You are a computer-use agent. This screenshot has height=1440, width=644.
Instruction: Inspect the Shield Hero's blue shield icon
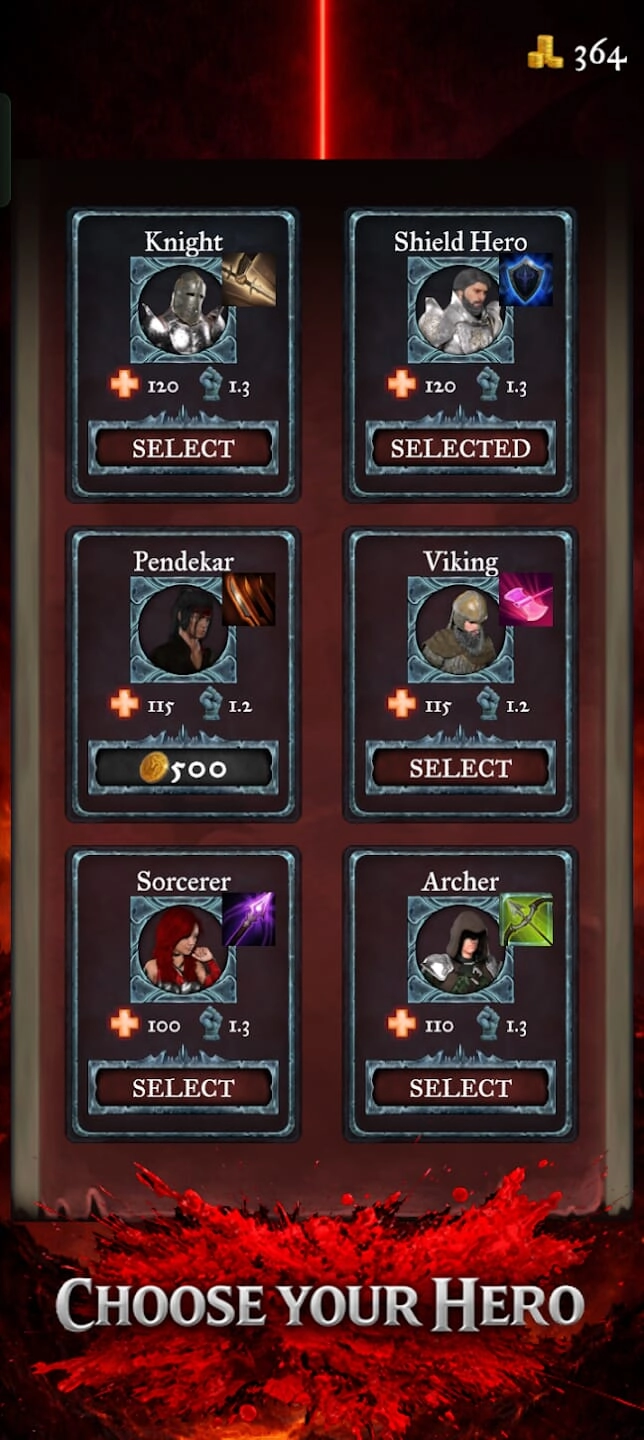coord(526,279)
